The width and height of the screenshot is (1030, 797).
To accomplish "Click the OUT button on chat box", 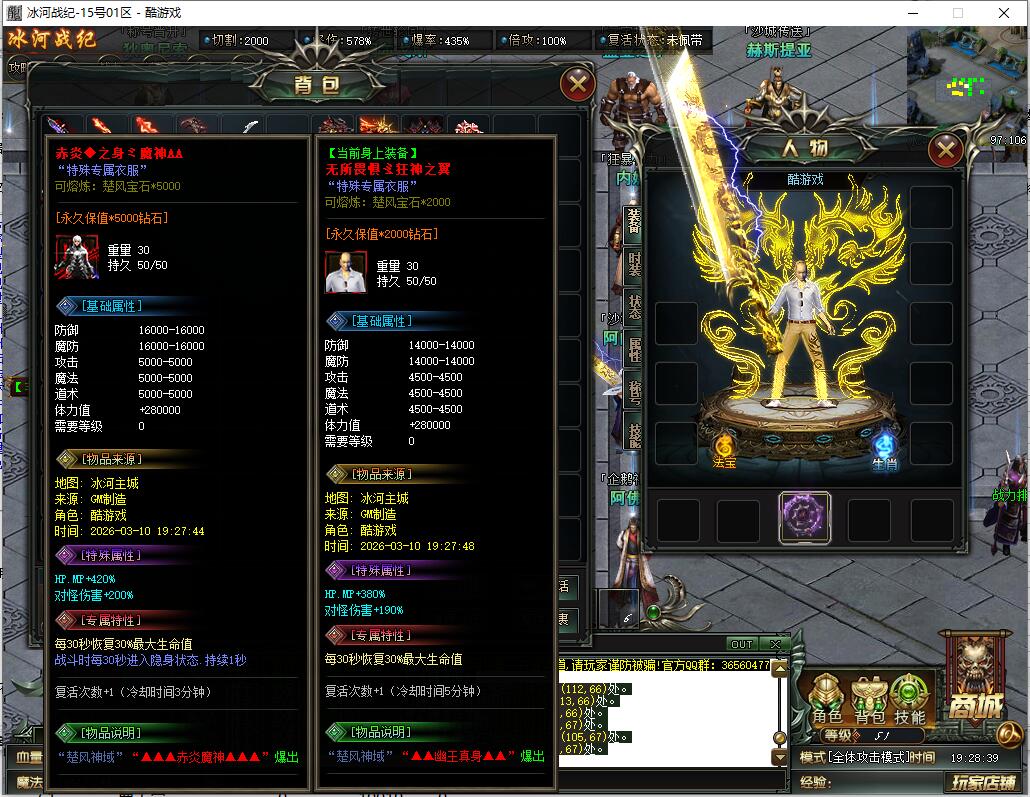I will pyautogui.click(x=741, y=644).
